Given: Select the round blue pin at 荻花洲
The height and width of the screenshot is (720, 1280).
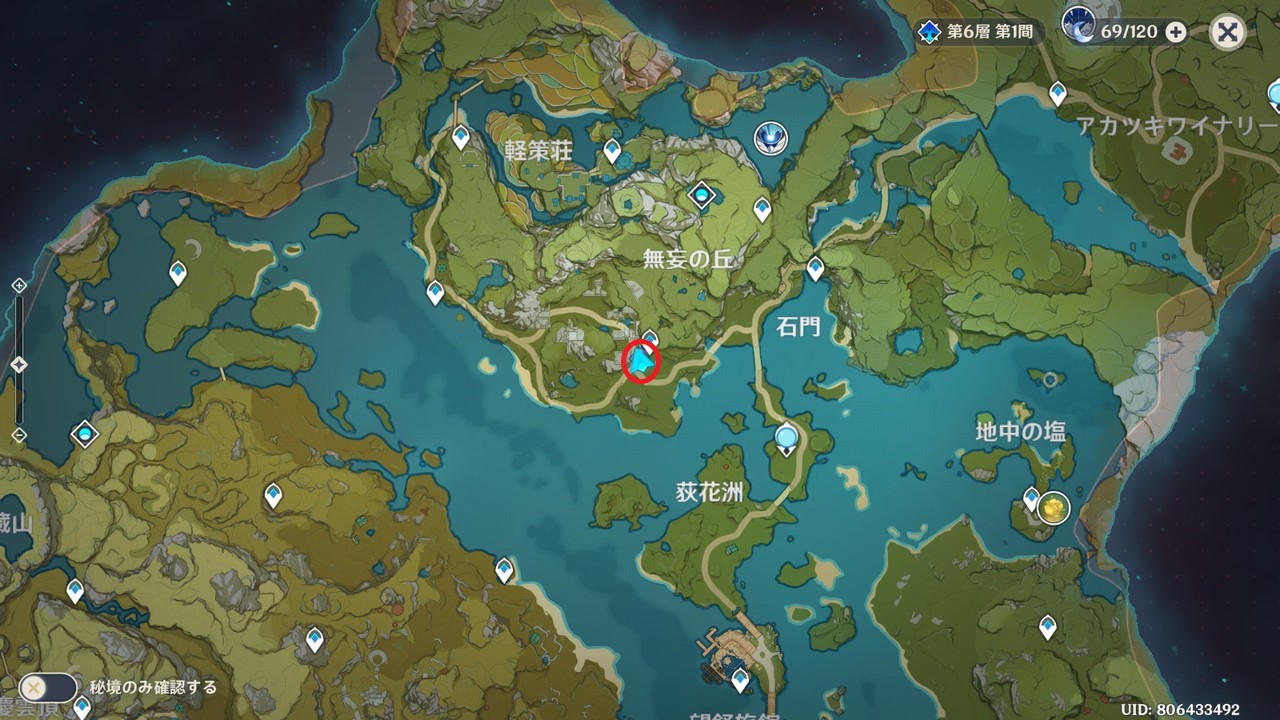Looking at the screenshot, I should click(x=787, y=437).
